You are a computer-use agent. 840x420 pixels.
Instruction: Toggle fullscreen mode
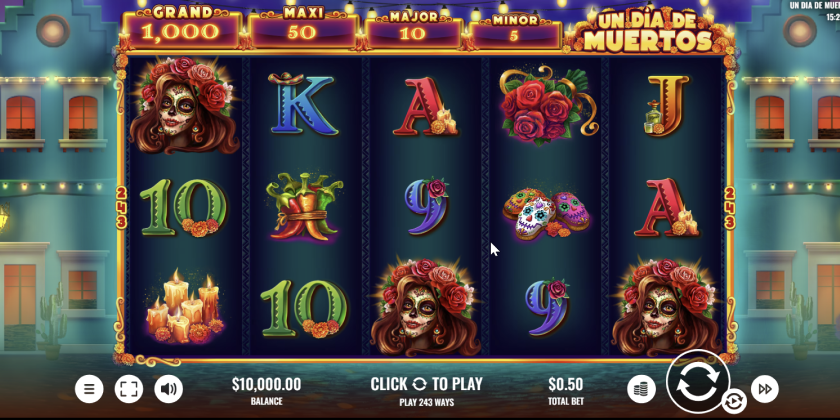(x=129, y=389)
